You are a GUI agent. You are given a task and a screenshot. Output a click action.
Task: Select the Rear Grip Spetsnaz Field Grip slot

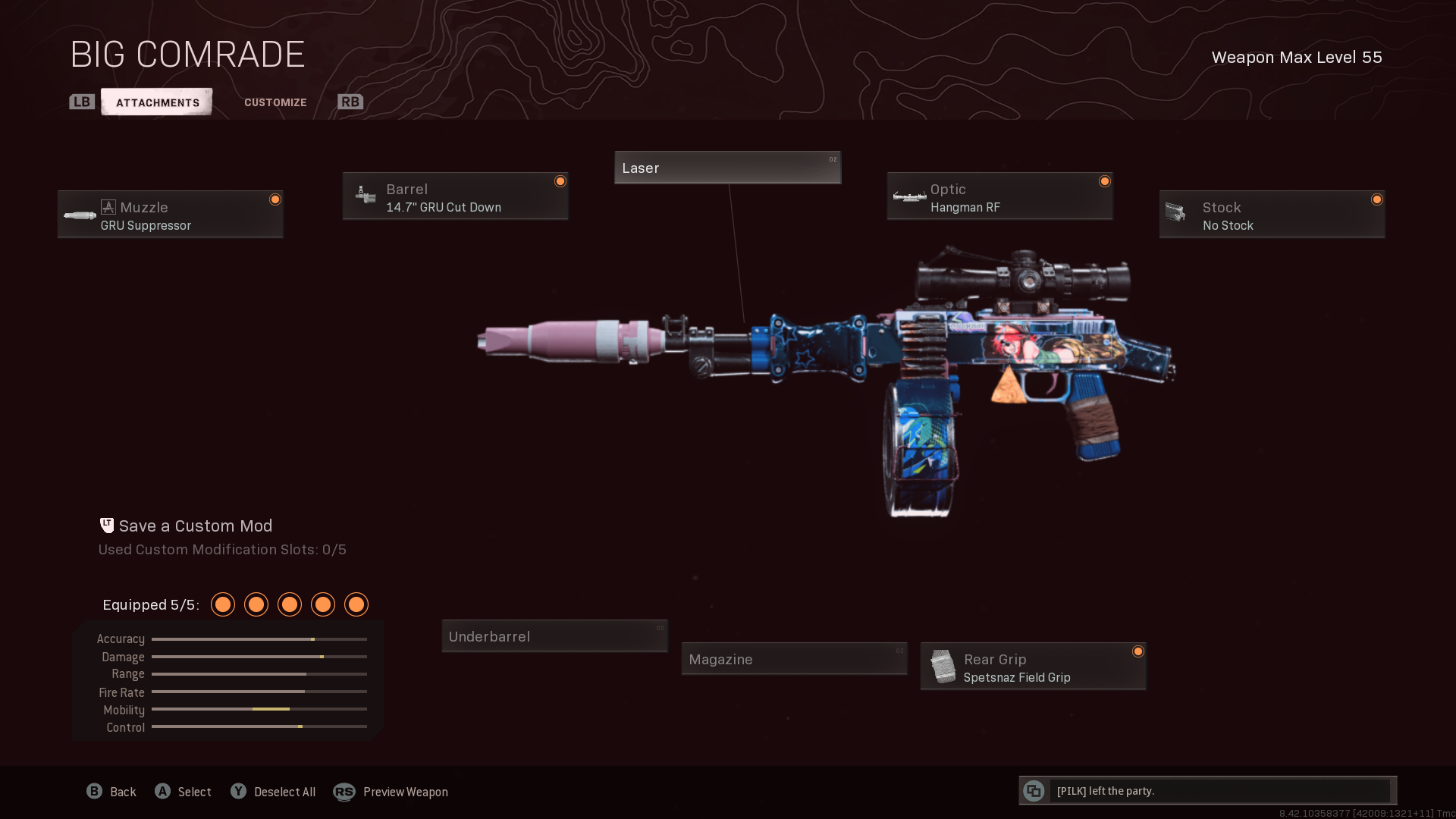pos(1033,667)
